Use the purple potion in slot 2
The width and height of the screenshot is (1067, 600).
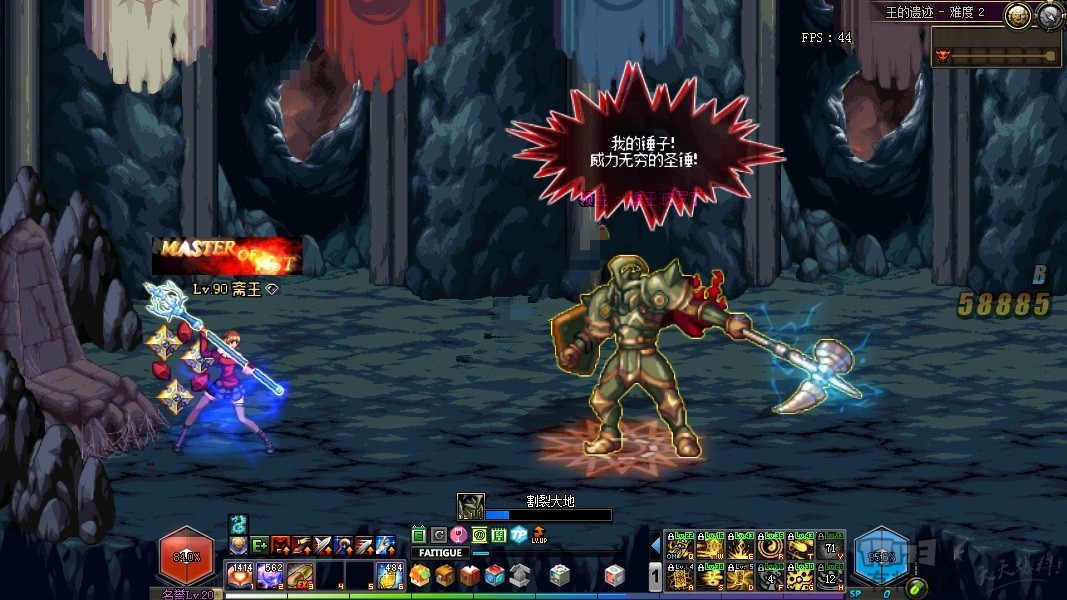tap(270, 575)
